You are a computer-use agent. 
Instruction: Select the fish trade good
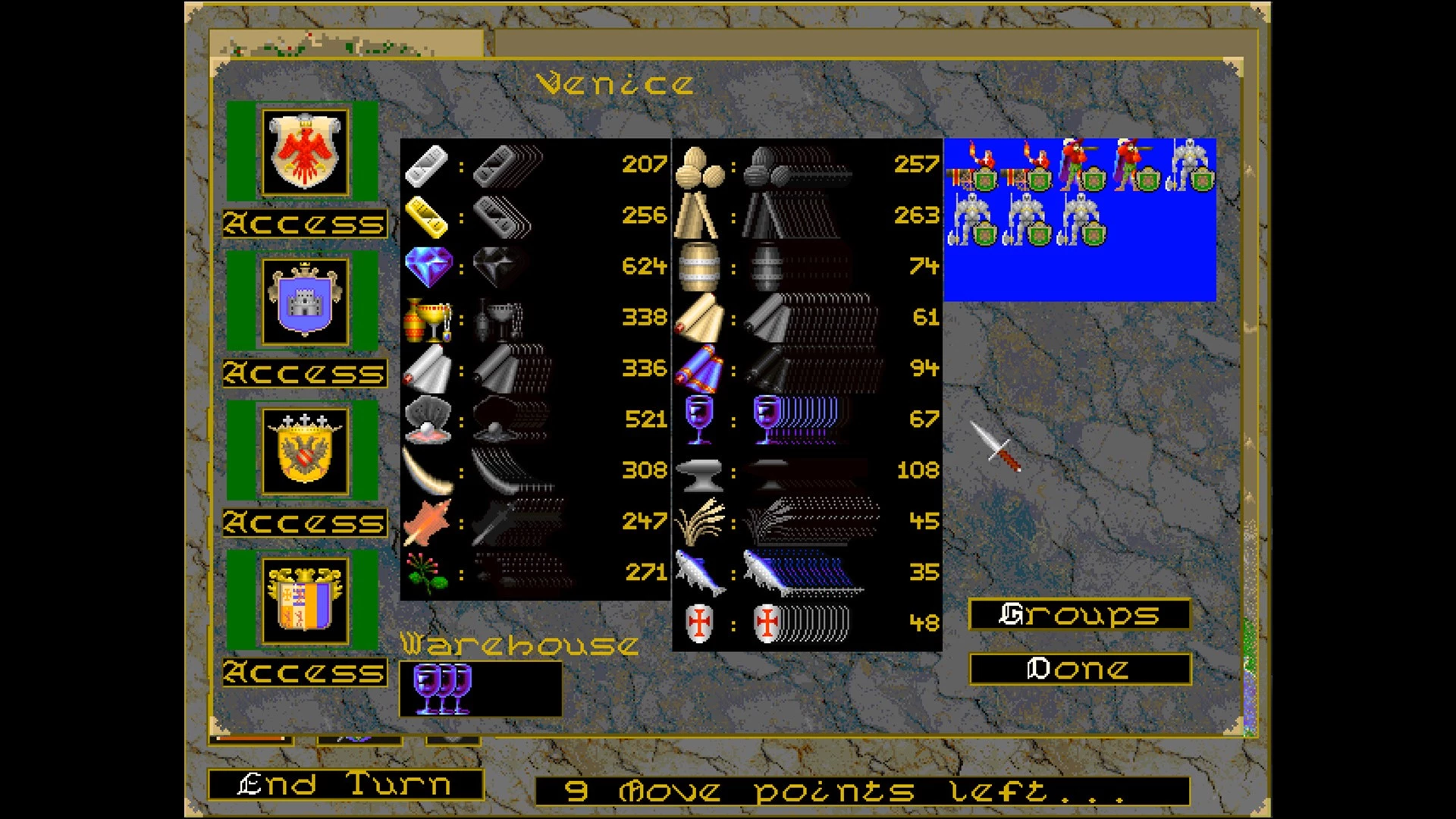698,573
